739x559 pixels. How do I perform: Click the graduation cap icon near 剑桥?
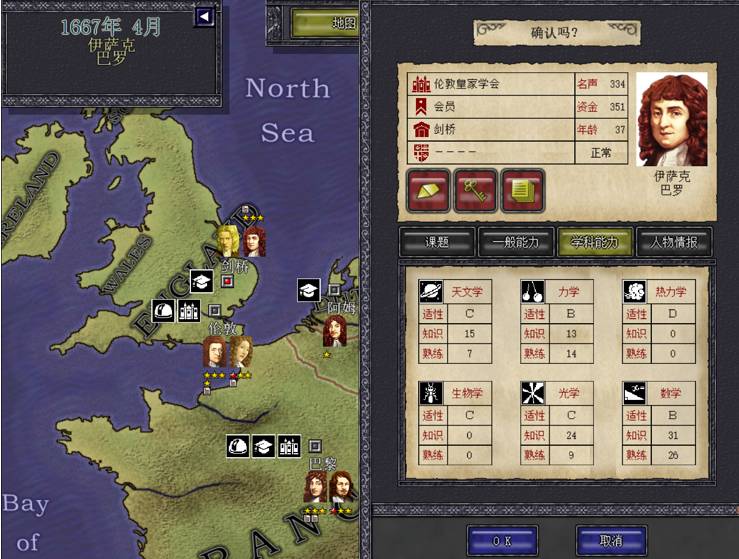(201, 282)
